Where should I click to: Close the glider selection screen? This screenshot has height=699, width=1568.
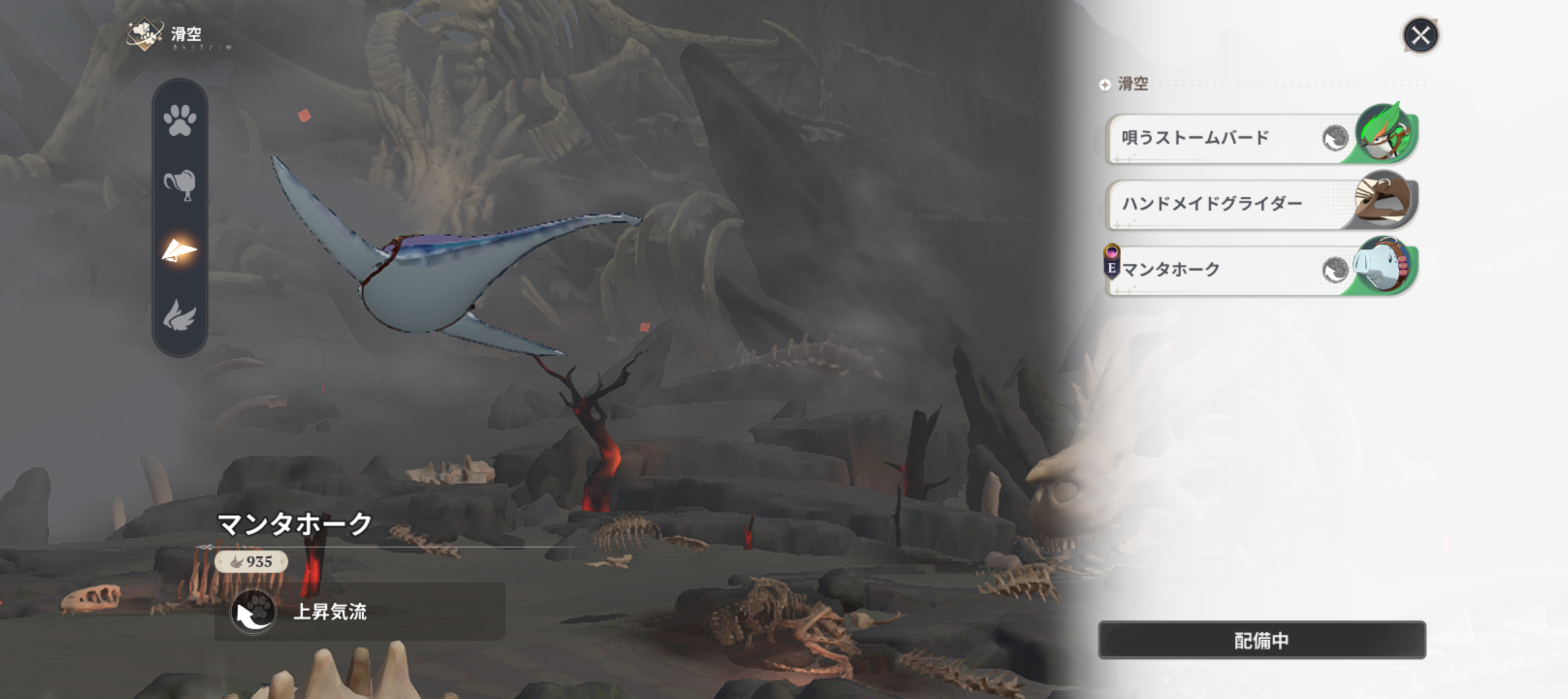pyautogui.click(x=1420, y=35)
